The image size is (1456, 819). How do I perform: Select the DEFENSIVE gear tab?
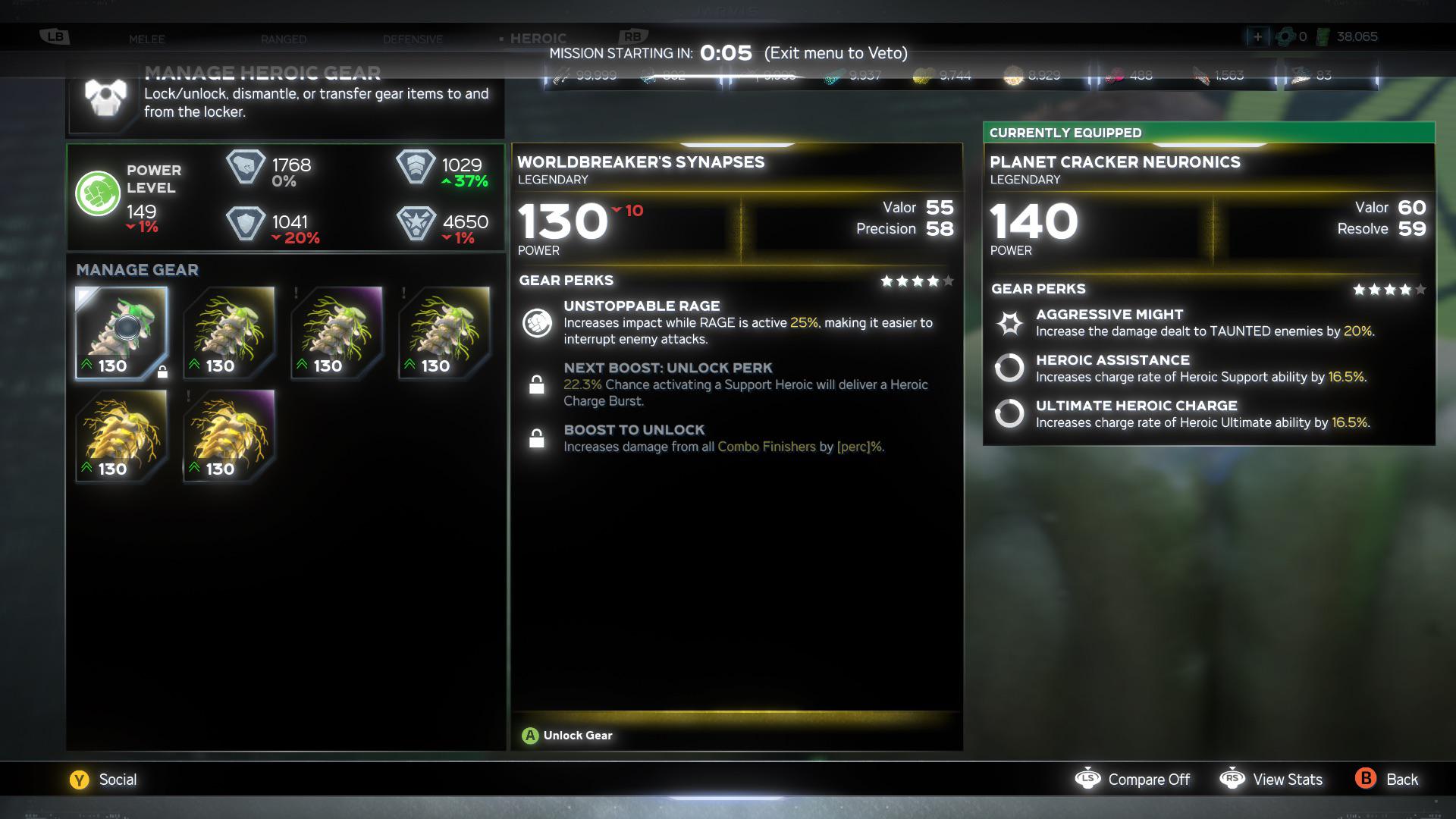click(x=413, y=39)
